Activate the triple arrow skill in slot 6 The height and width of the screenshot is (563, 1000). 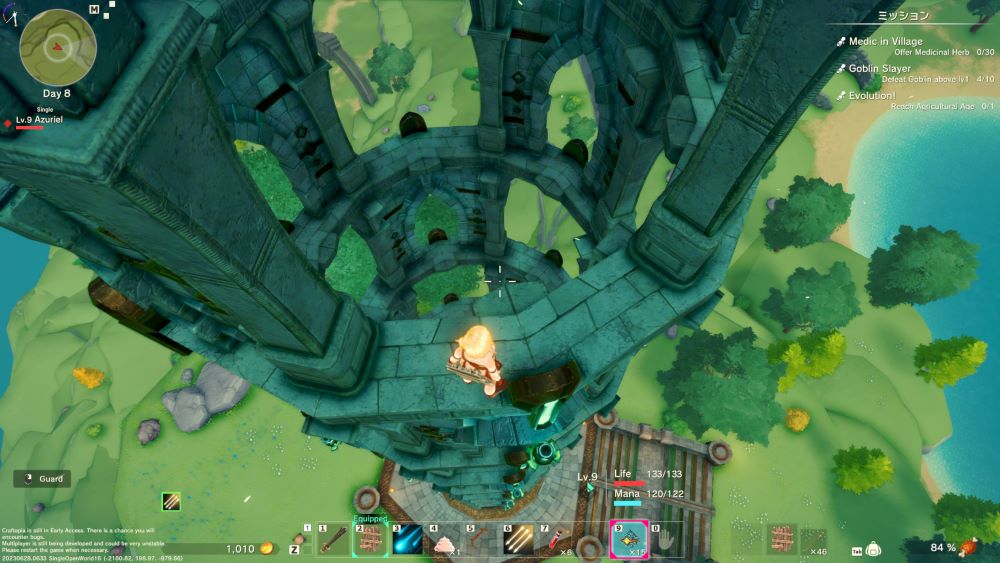click(x=518, y=541)
